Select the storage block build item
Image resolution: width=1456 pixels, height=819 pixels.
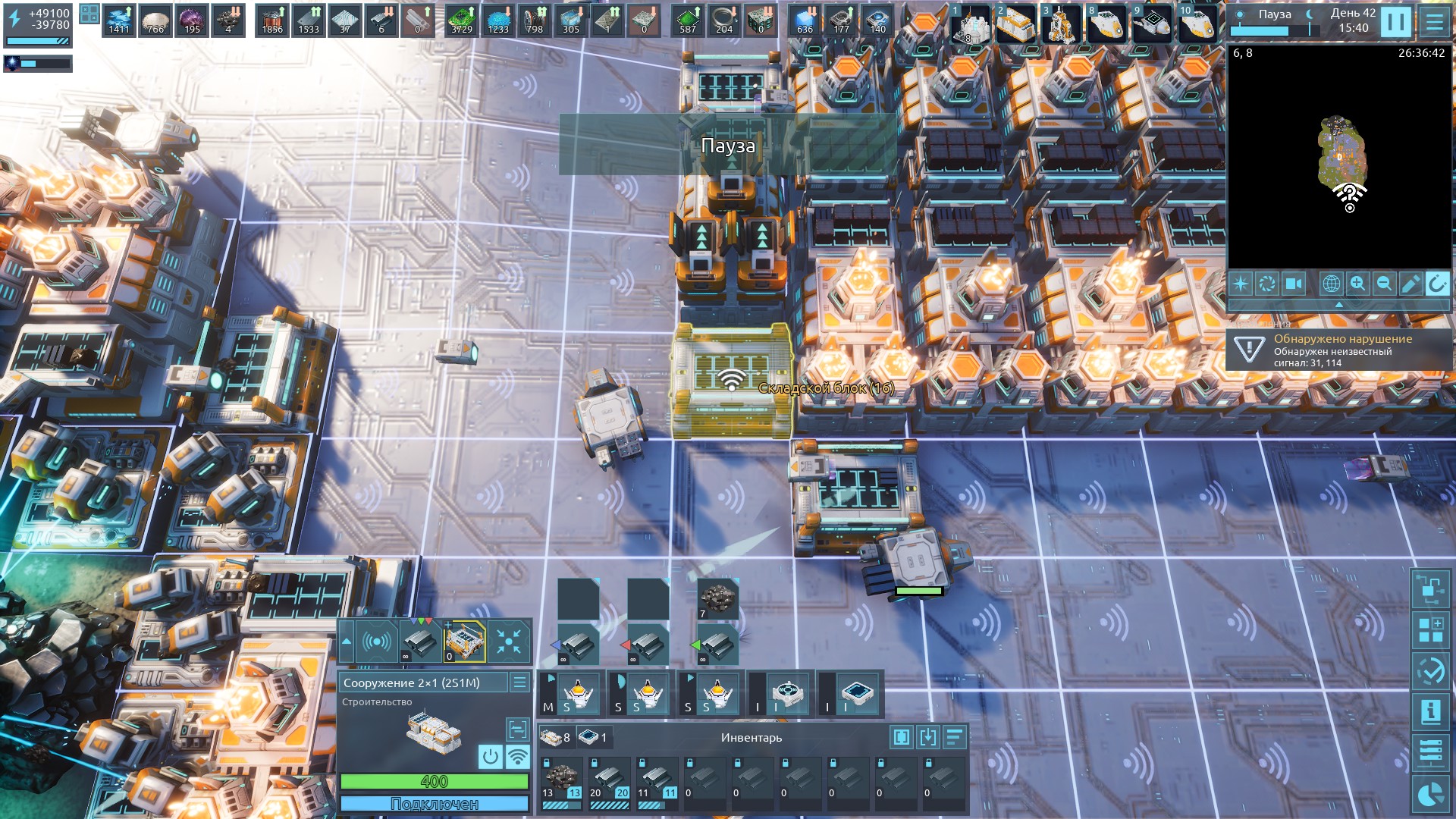464,642
